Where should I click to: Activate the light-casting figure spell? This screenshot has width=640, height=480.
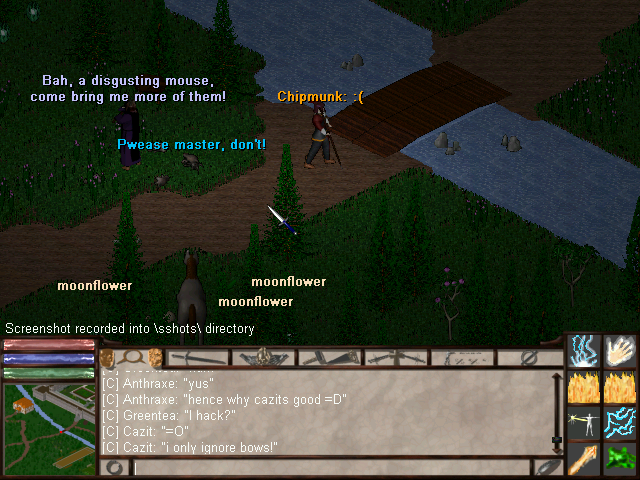click(x=585, y=422)
